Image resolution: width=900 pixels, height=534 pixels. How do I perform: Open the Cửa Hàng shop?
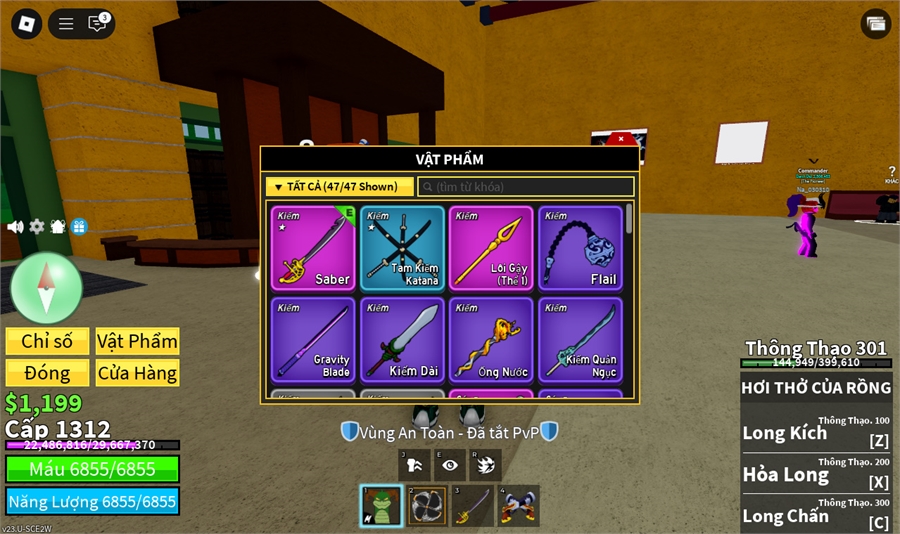click(137, 373)
